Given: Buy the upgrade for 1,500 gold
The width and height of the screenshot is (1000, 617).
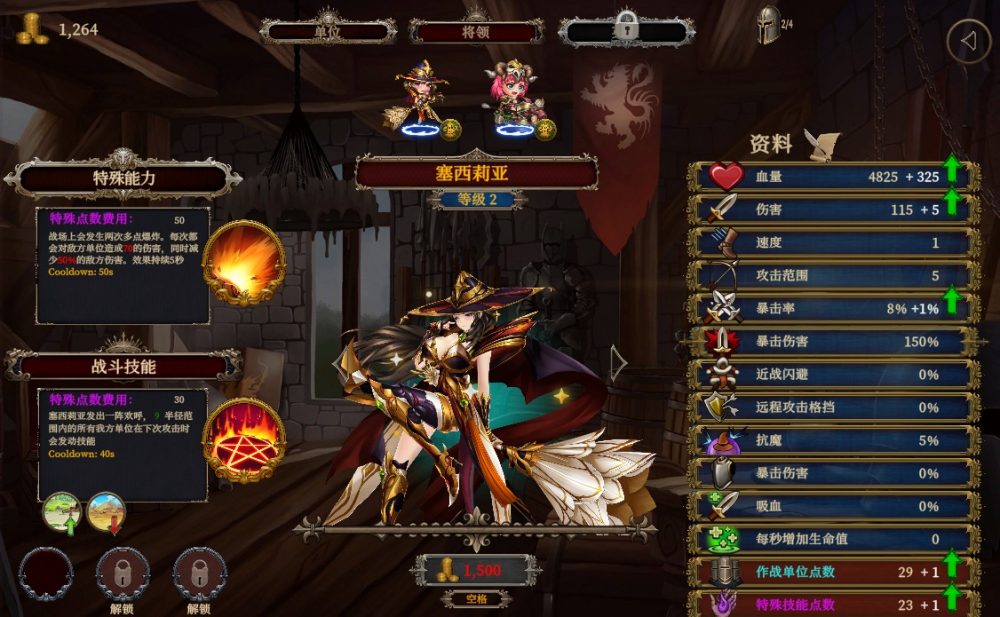Looking at the screenshot, I should (476, 571).
